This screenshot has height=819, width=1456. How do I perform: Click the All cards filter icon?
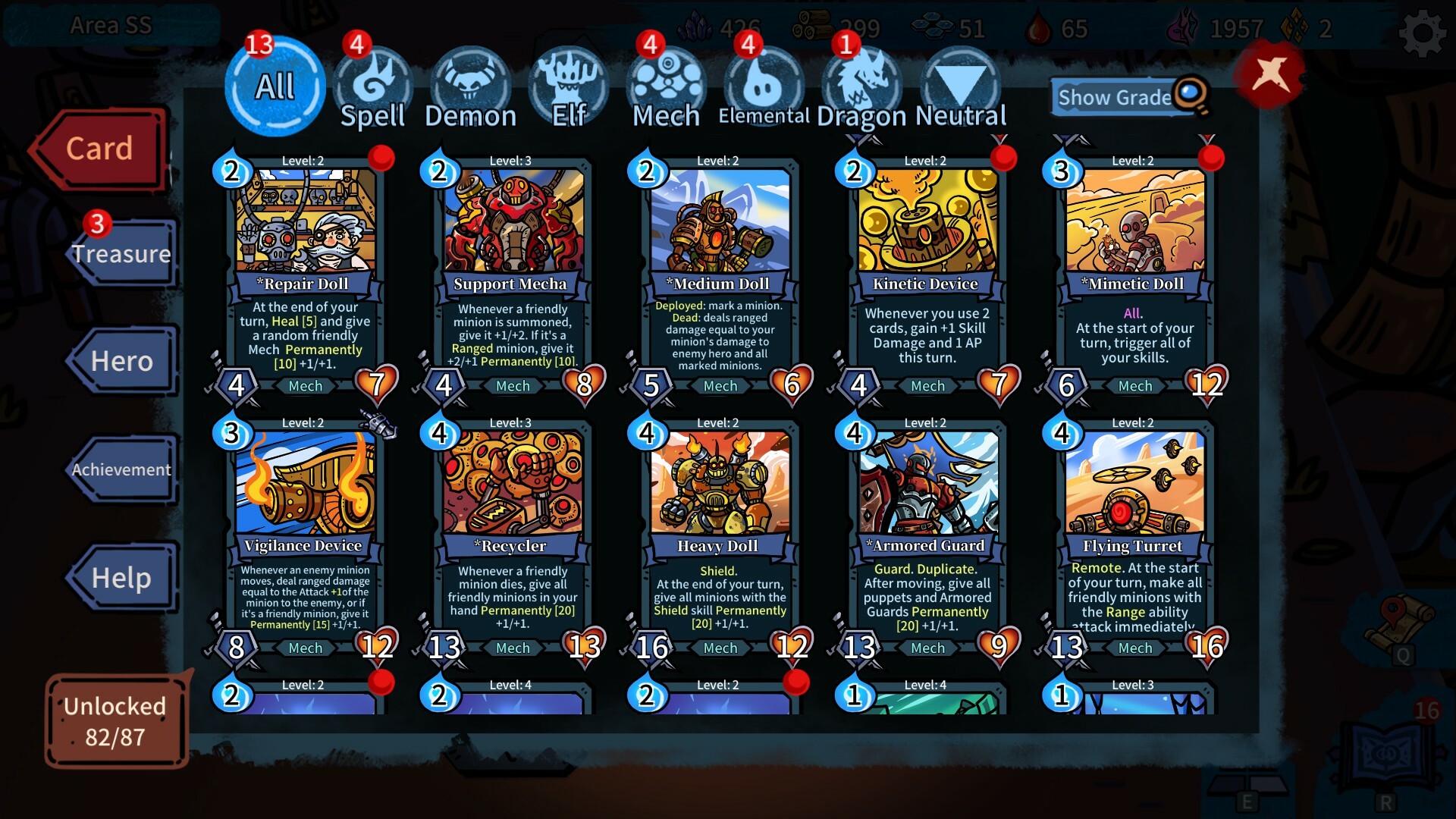click(x=275, y=86)
